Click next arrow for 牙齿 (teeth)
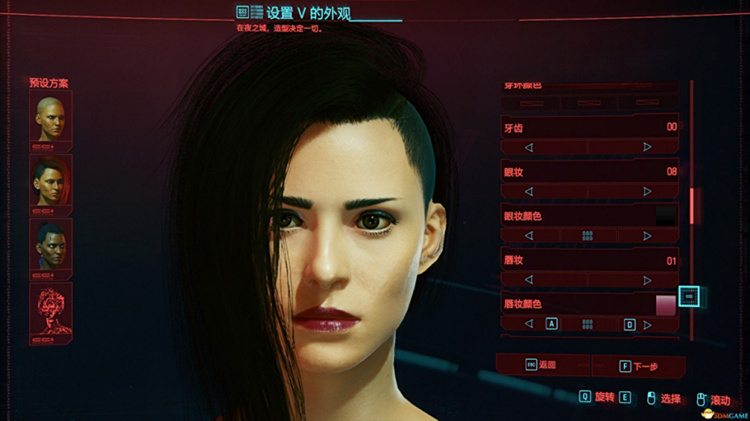 pyautogui.click(x=647, y=147)
